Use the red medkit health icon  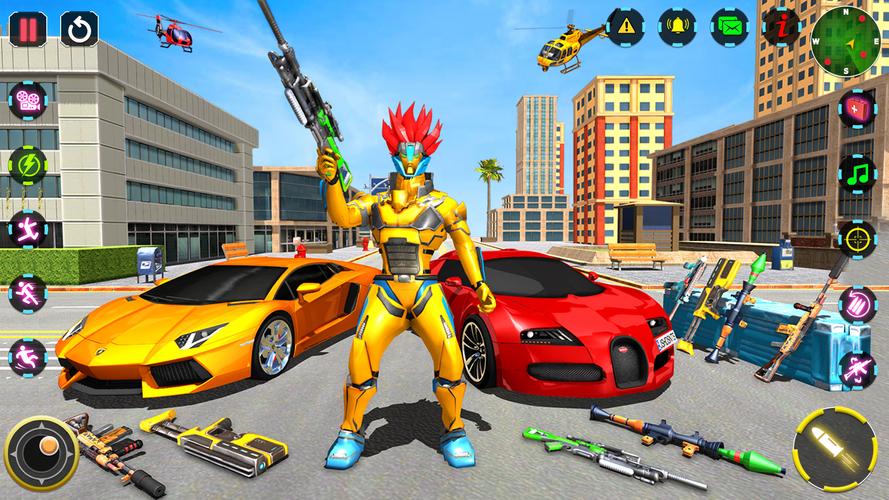857,108
